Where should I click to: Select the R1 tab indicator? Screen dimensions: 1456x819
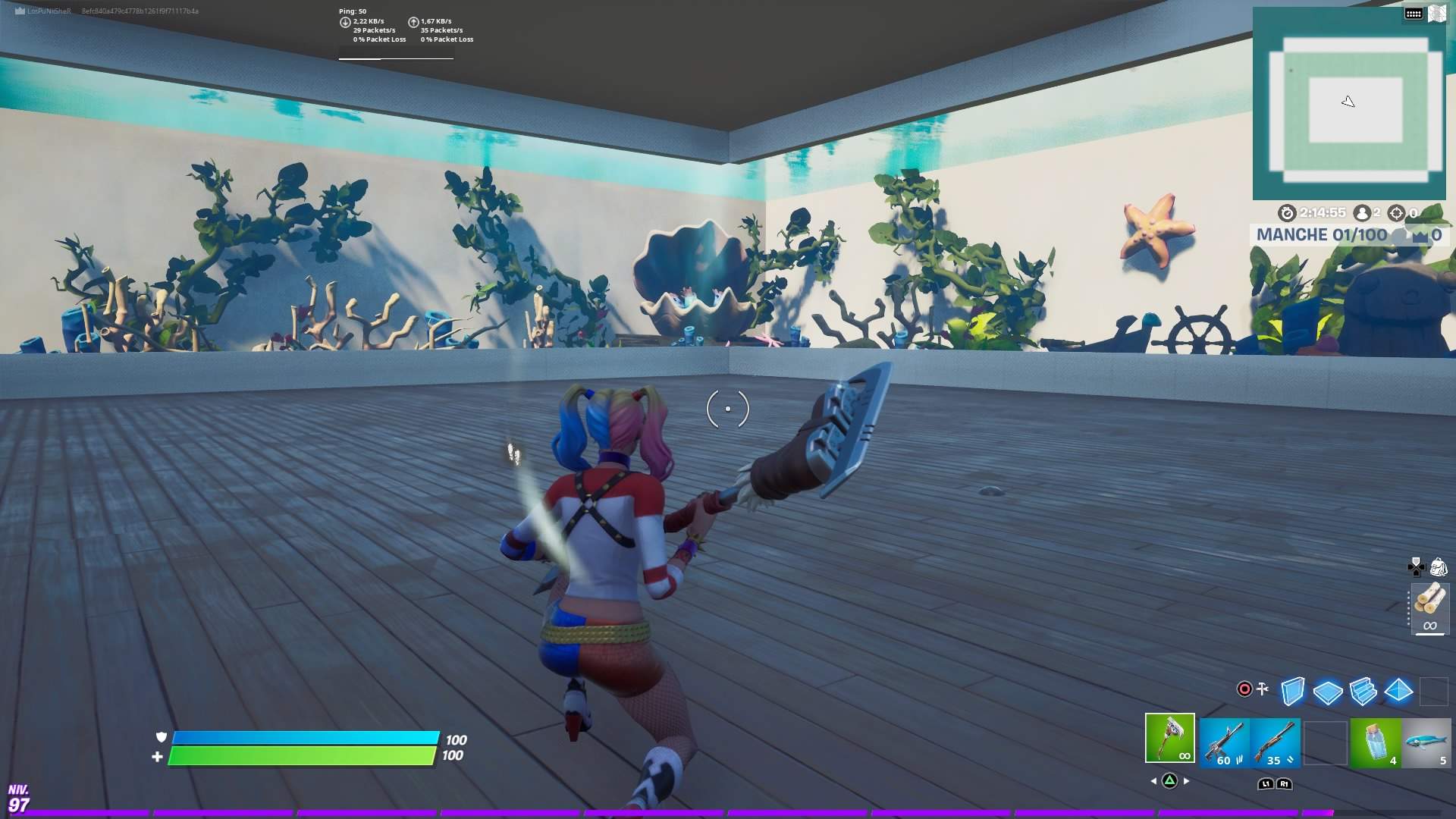1284,783
